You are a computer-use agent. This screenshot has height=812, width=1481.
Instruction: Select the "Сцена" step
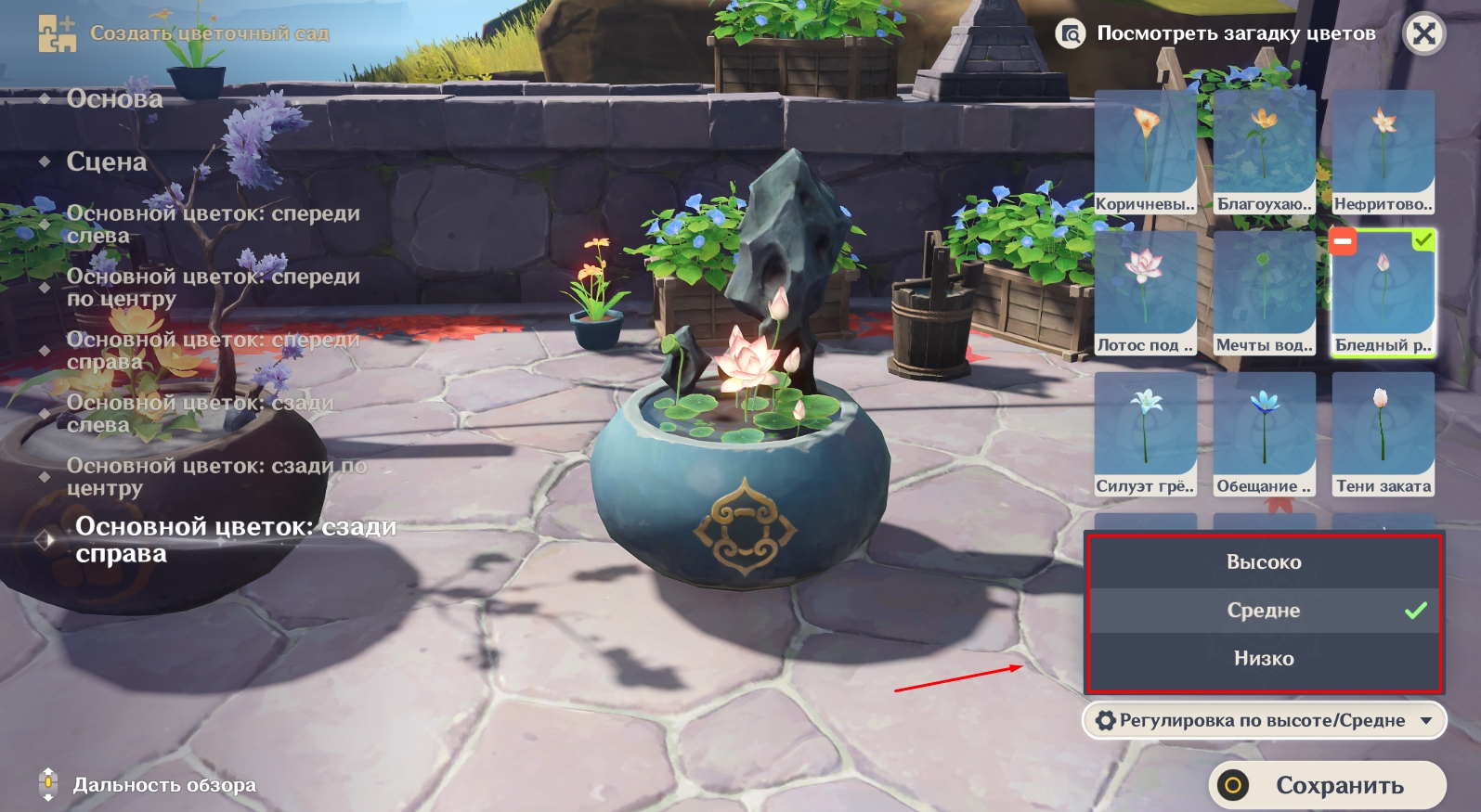tap(106, 161)
